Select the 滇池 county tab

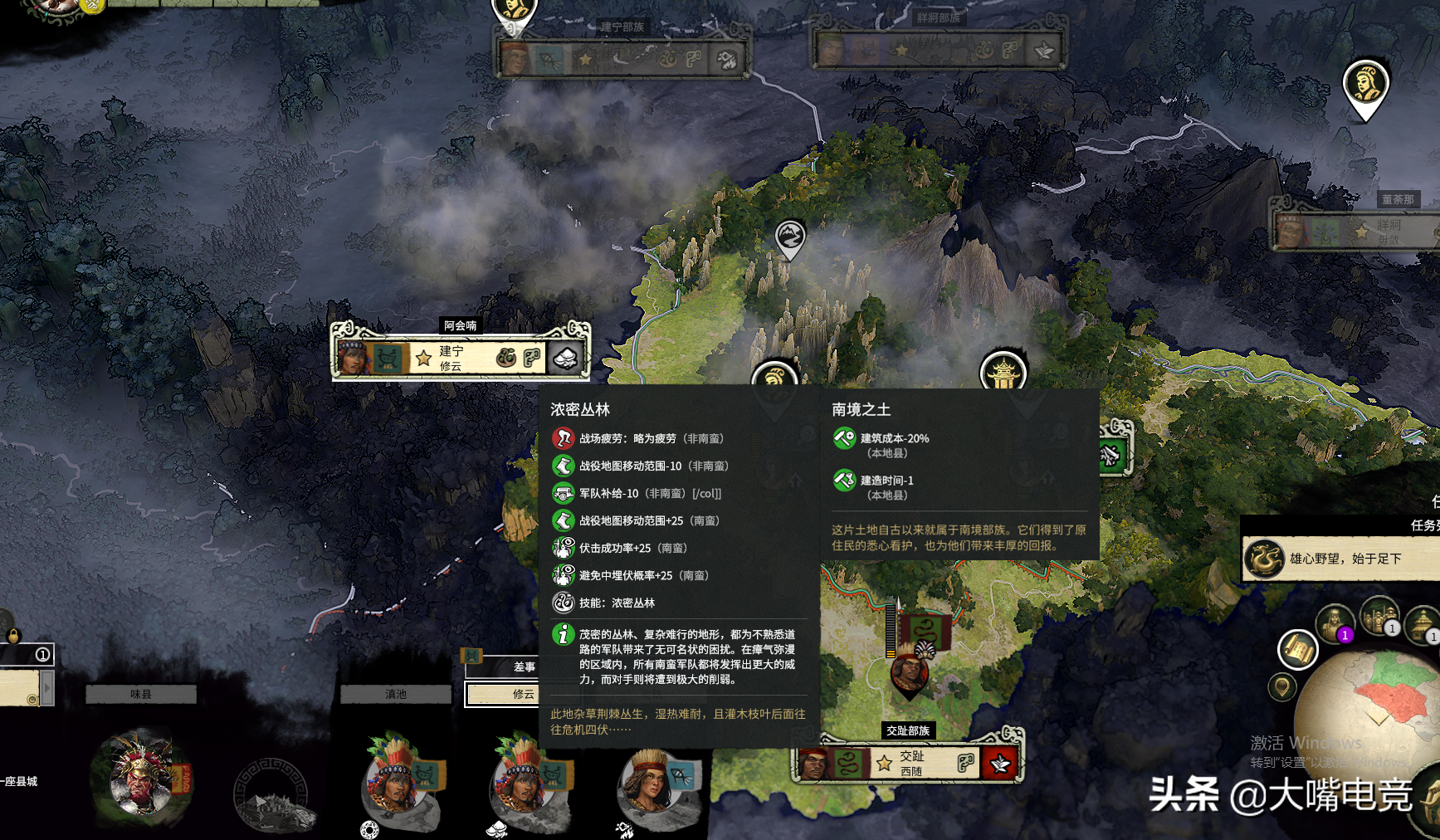coord(396,694)
